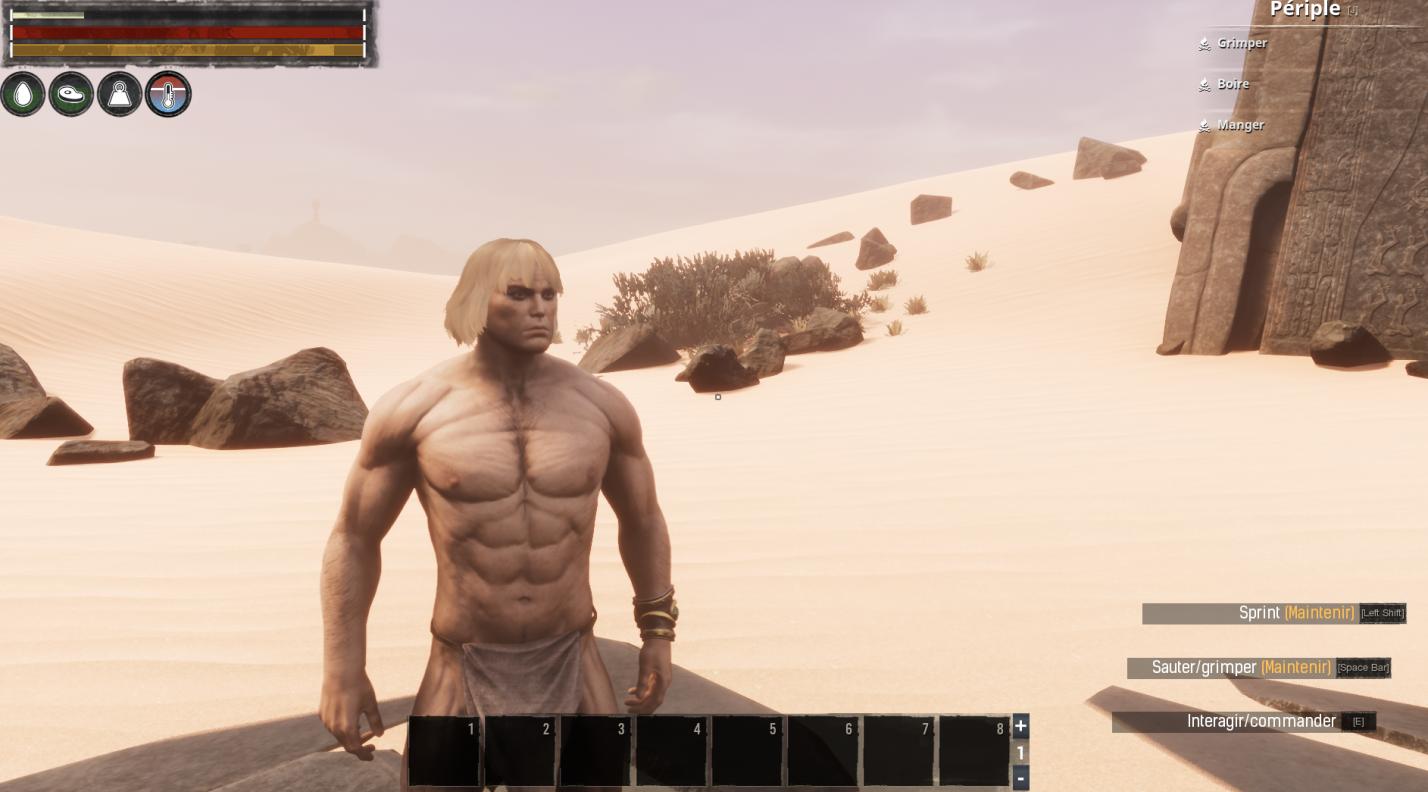Collapse the Périple journey panel header
The image size is (1428, 792).
pos(1305,10)
